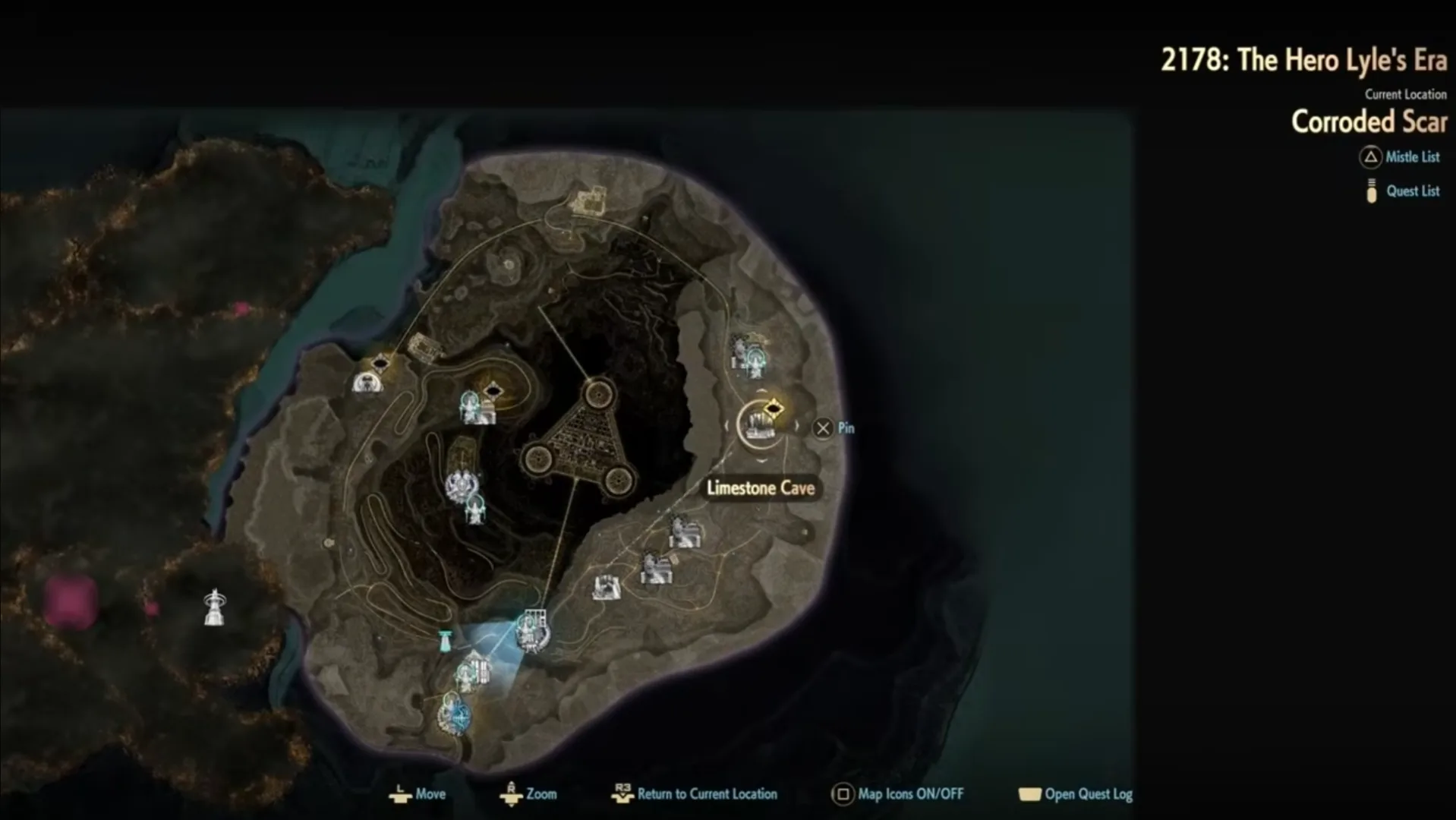Choose the cyan lantern-shaped map marker
The width and height of the screenshot is (1456, 820).
446,641
